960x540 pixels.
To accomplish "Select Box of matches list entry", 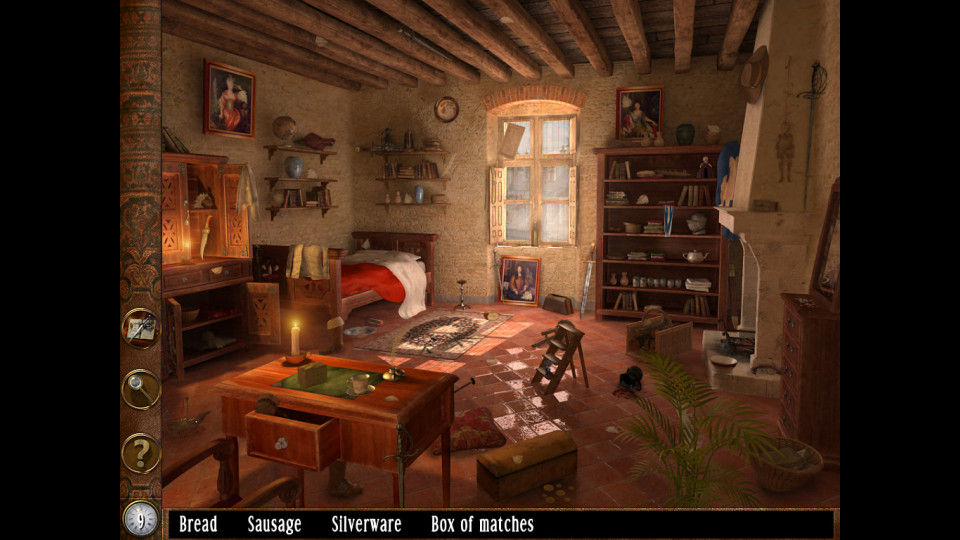I will pos(482,524).
